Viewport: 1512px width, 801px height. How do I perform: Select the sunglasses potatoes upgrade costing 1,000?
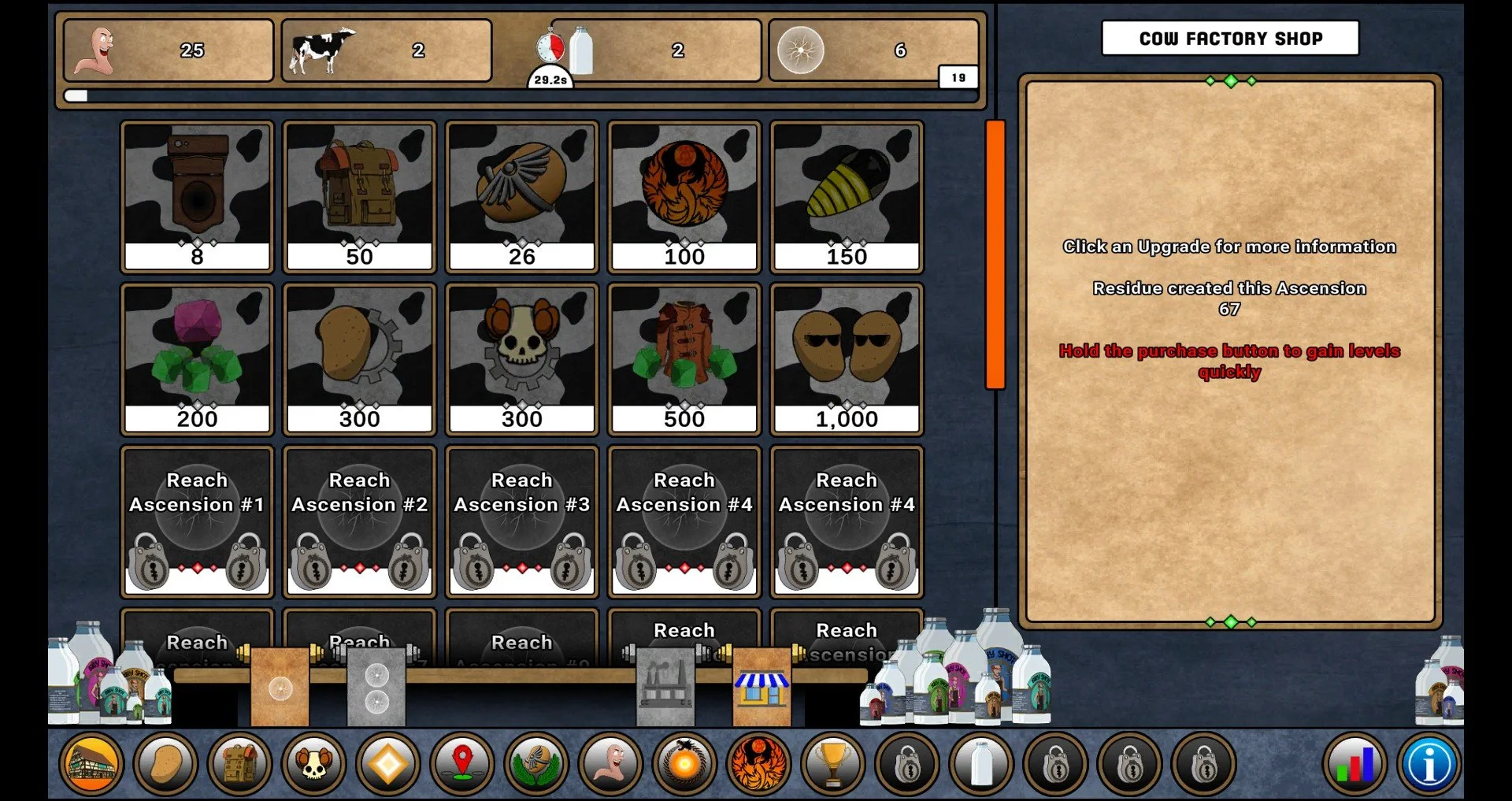846,358
